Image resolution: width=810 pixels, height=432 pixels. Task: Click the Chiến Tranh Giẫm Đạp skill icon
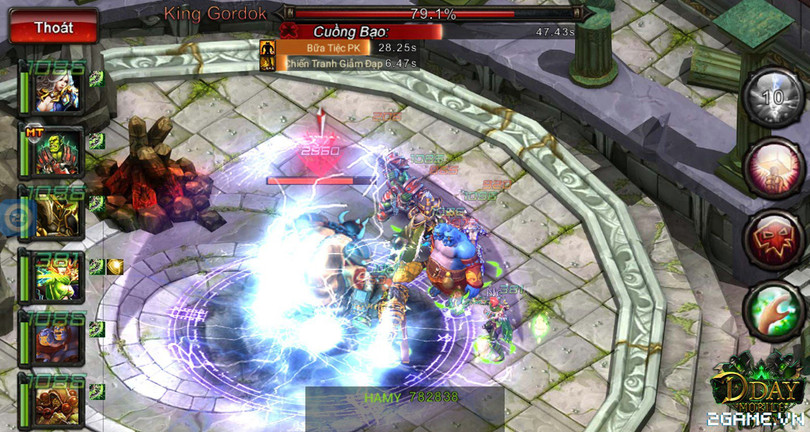267,63
